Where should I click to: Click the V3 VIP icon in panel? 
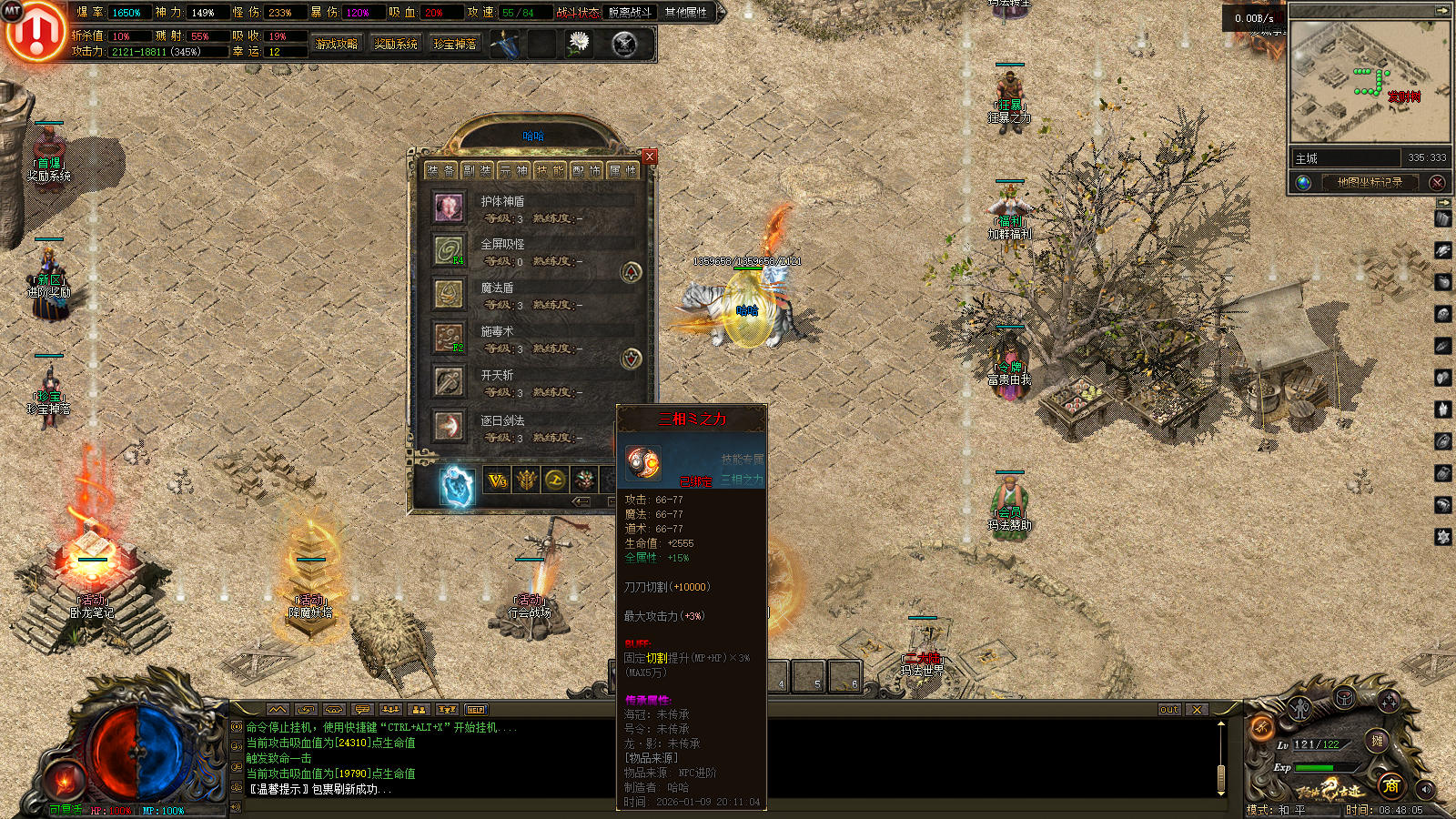click(497, 480)
